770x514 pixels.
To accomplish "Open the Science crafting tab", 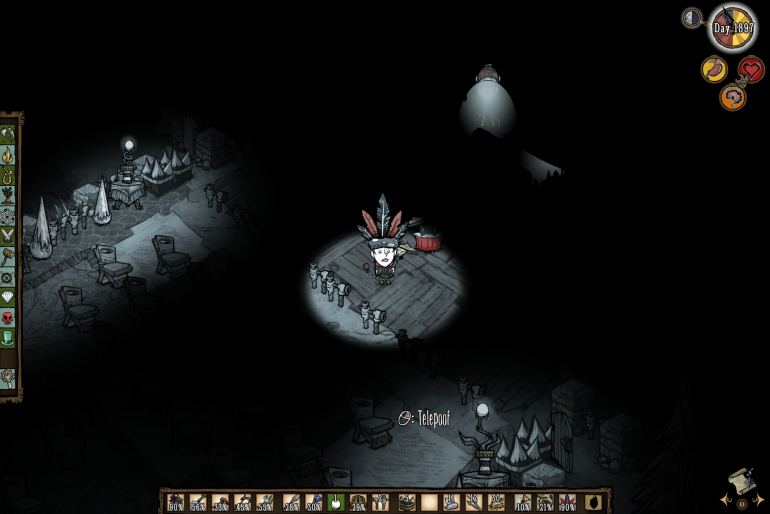I will [8, 216].
